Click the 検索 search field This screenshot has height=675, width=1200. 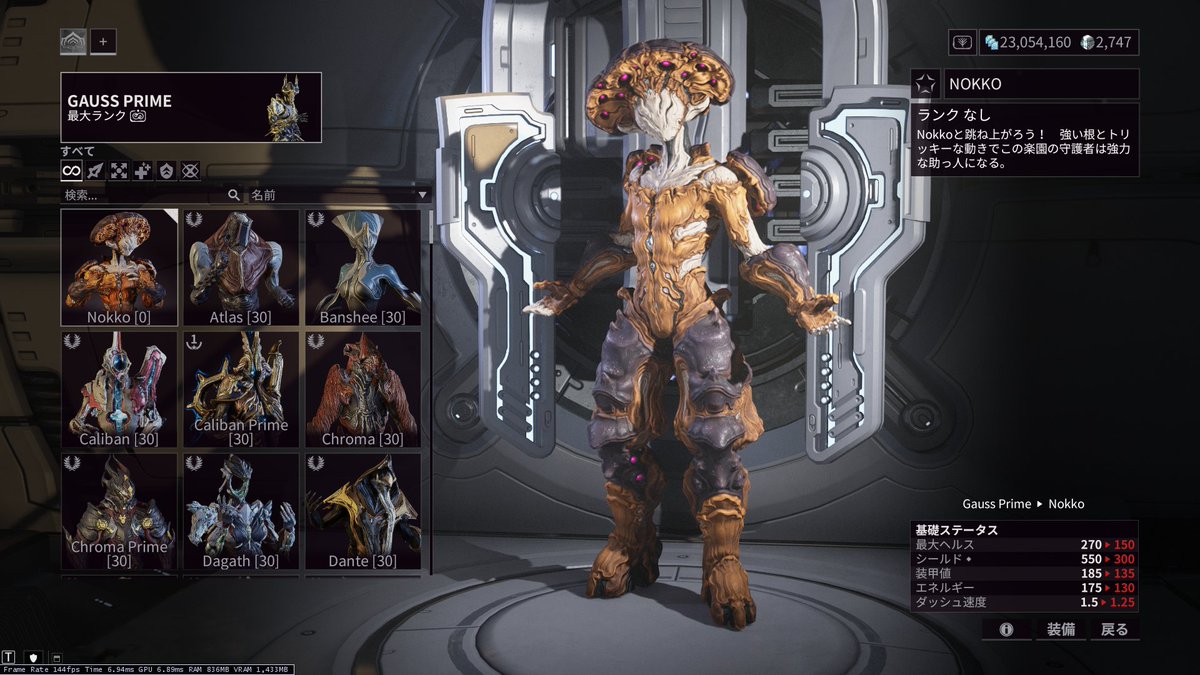click(145, 195)
